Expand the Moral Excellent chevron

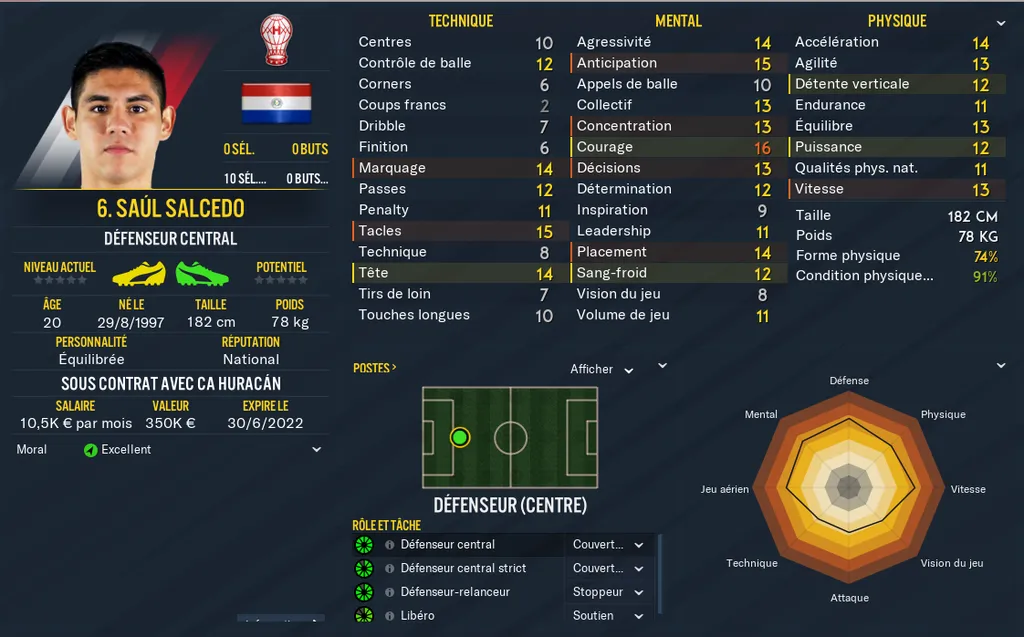[x=317, y=450]
